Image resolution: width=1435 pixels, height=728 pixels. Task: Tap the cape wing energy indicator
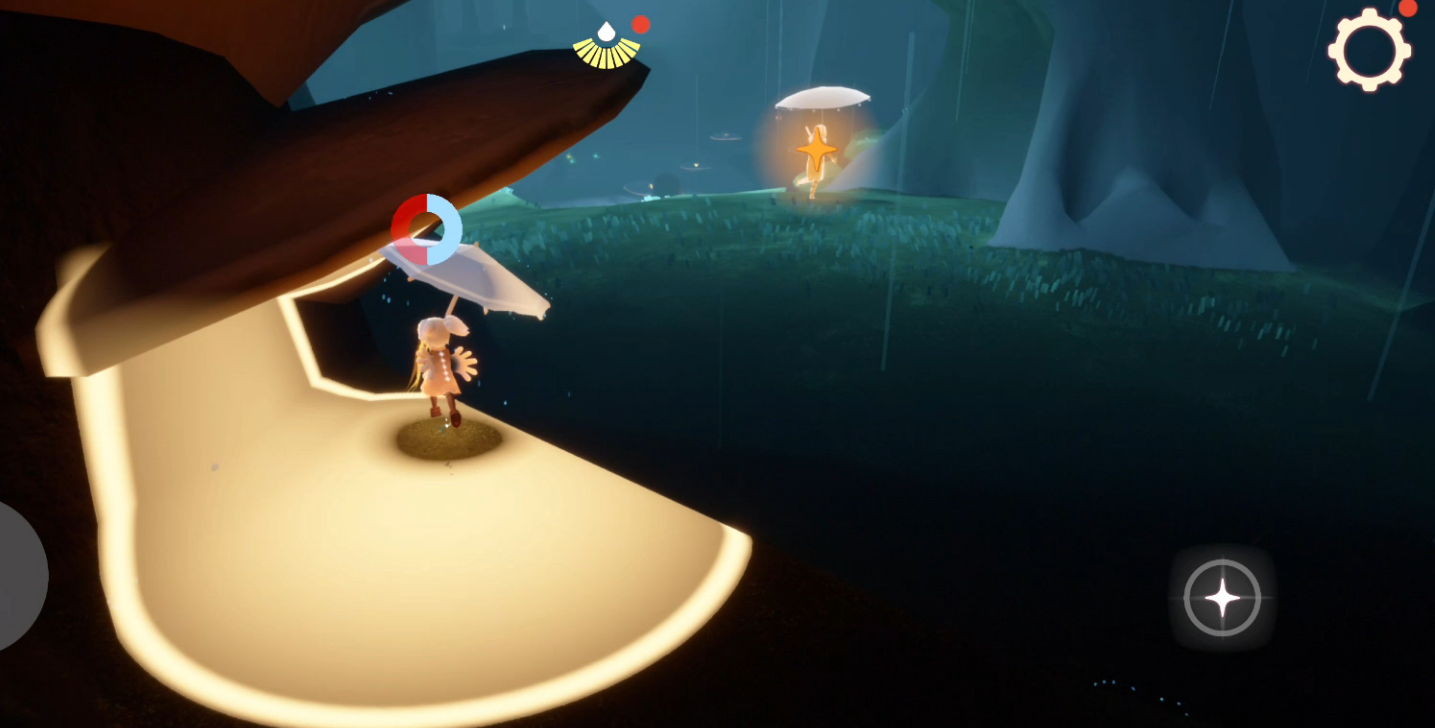click(607, 47)
